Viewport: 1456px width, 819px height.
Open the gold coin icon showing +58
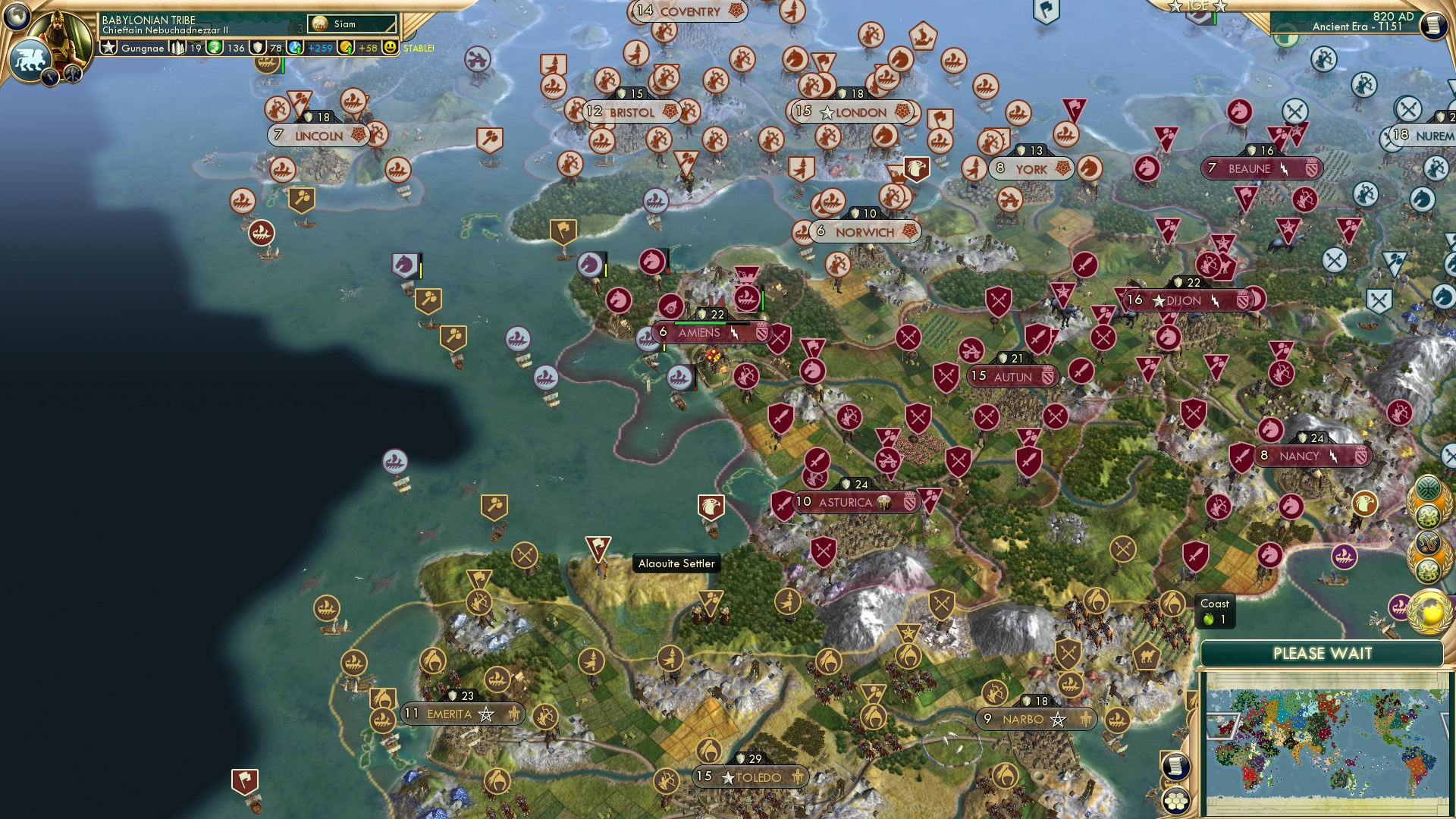pyautogui.click(x=347, y=48)
